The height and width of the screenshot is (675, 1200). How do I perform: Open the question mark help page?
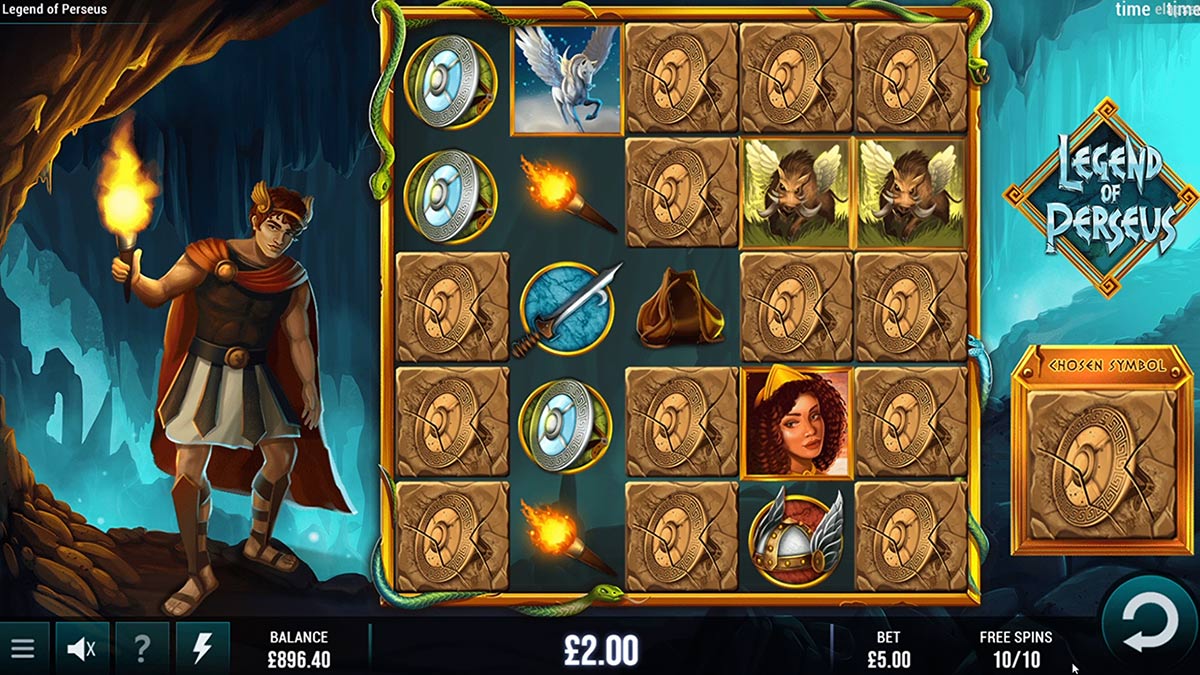(142, 649)
